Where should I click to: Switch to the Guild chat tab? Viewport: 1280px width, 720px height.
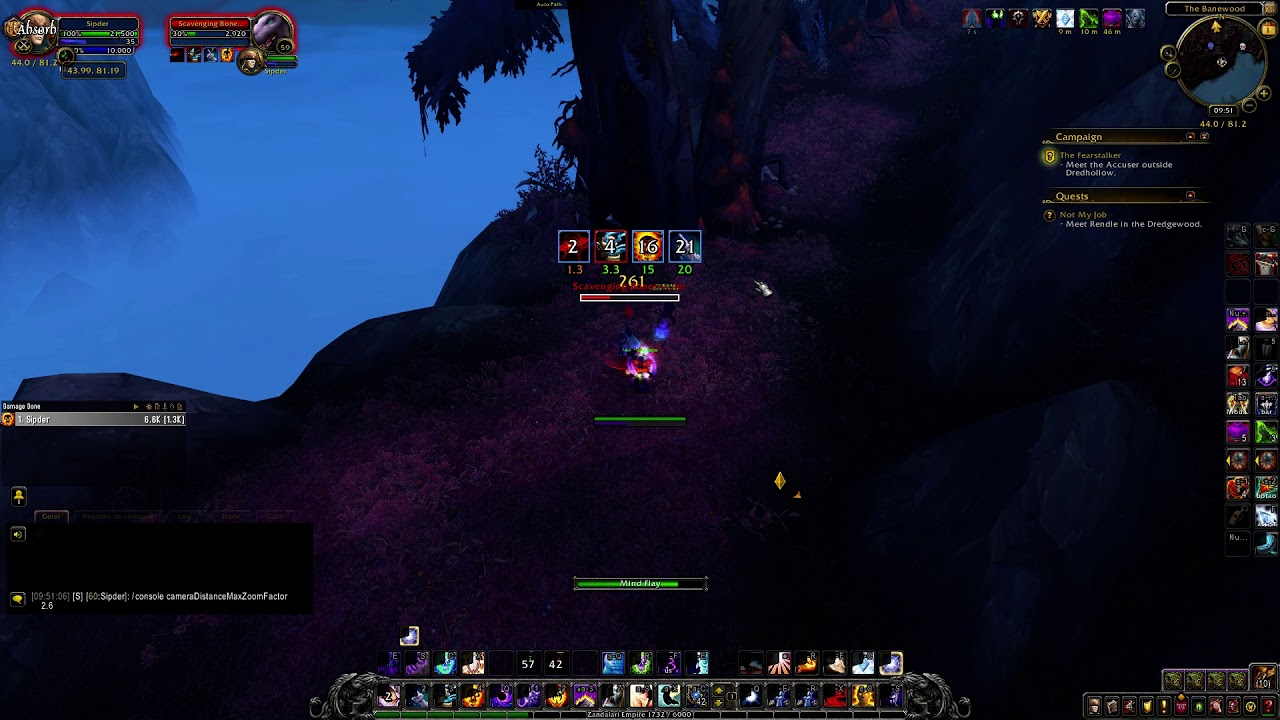click(275, 516)
